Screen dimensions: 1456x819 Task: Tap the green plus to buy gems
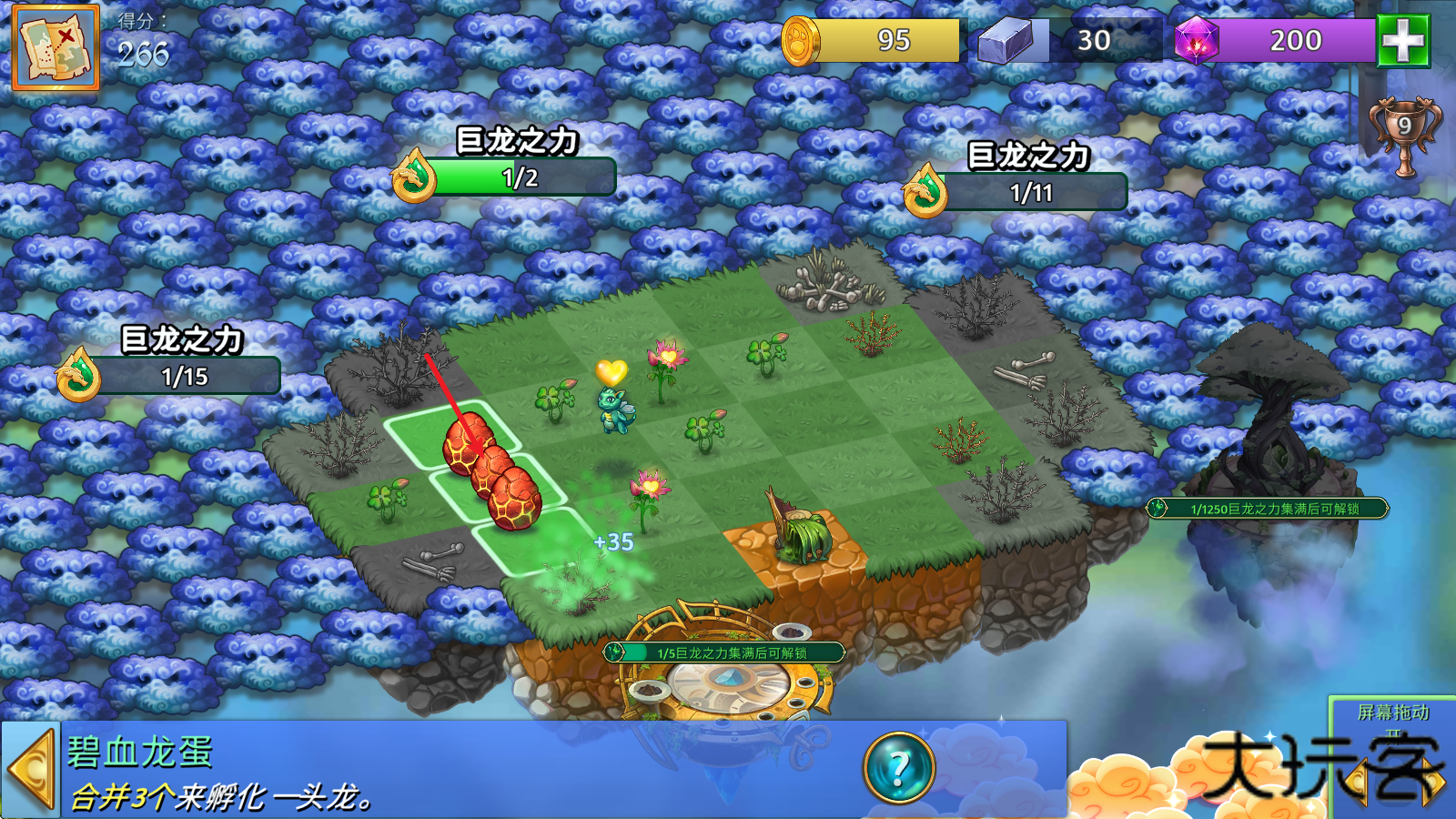1403,41
